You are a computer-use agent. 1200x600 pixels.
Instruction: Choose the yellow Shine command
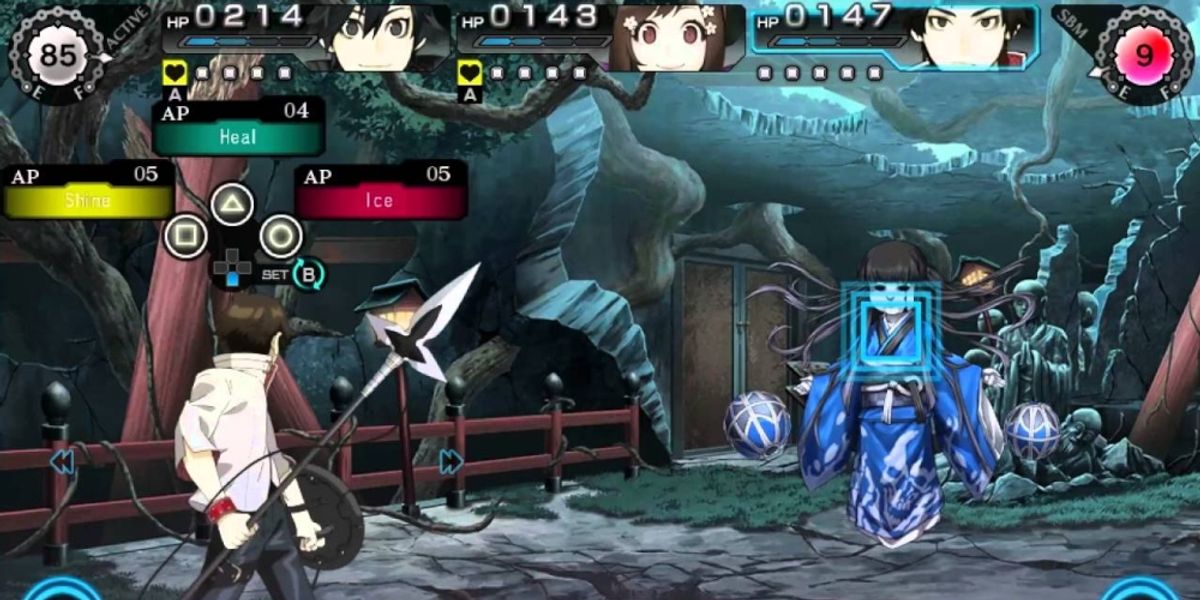click(x=88, y=200)
